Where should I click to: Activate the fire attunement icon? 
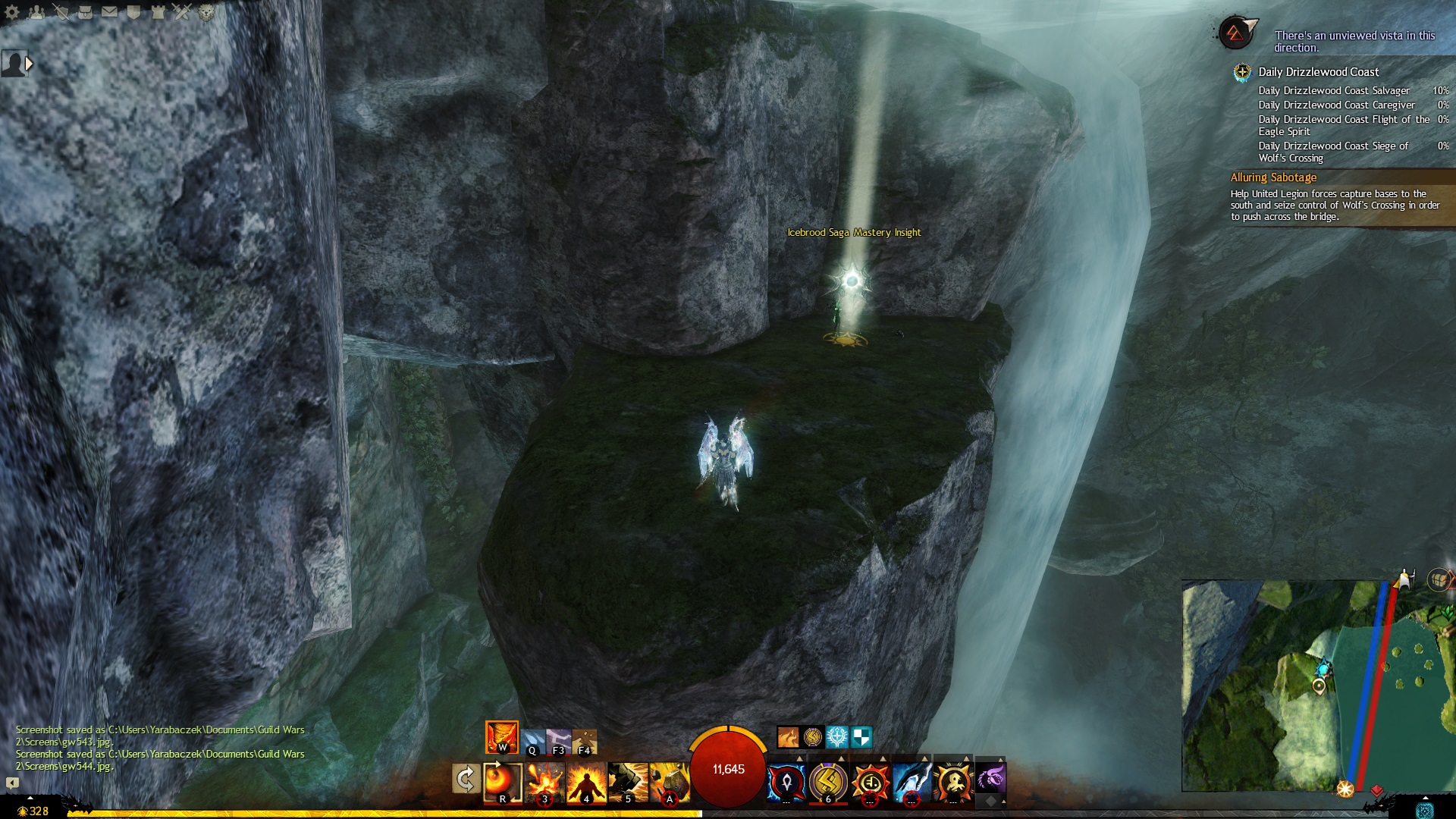[x=502, y=737]
